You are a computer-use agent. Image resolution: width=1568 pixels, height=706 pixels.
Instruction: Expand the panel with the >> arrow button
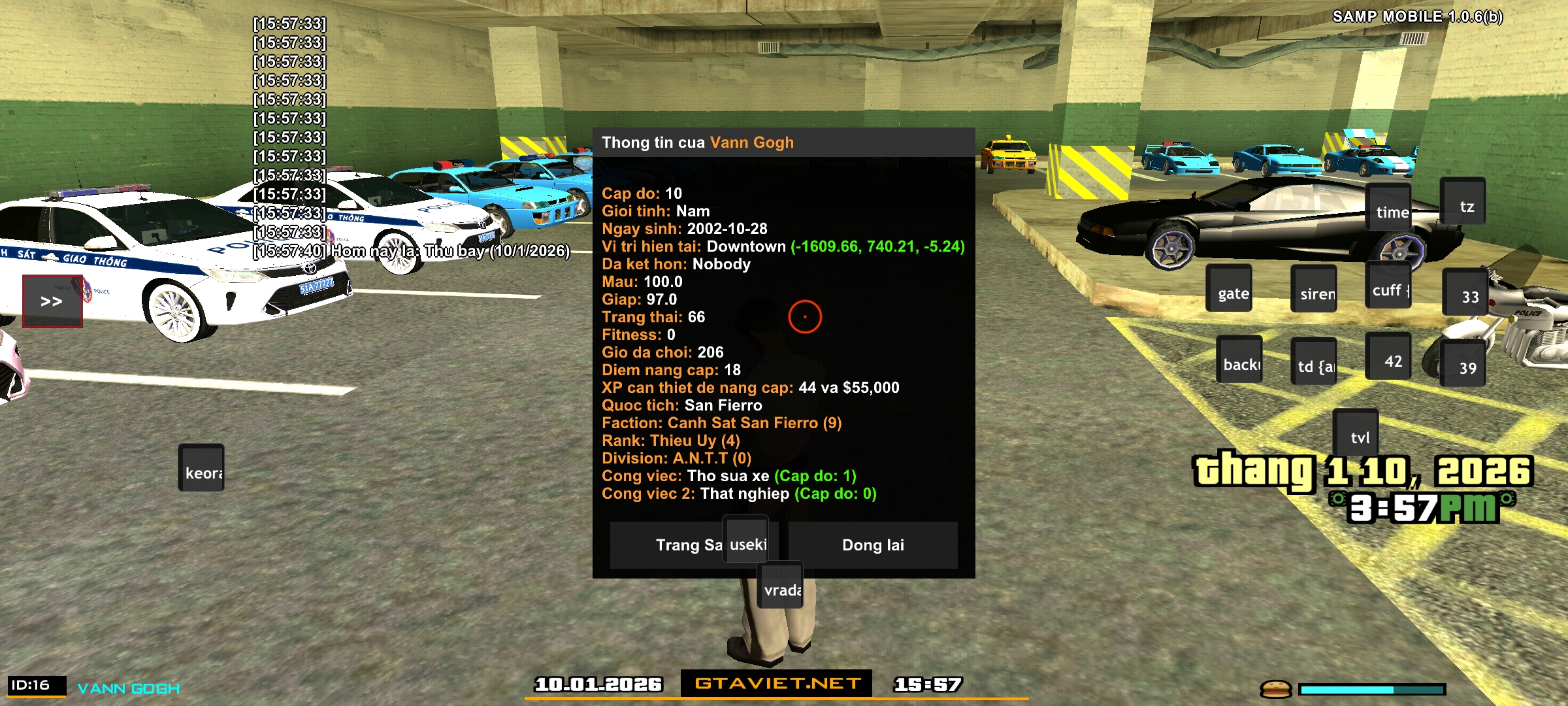pos(52,301)
